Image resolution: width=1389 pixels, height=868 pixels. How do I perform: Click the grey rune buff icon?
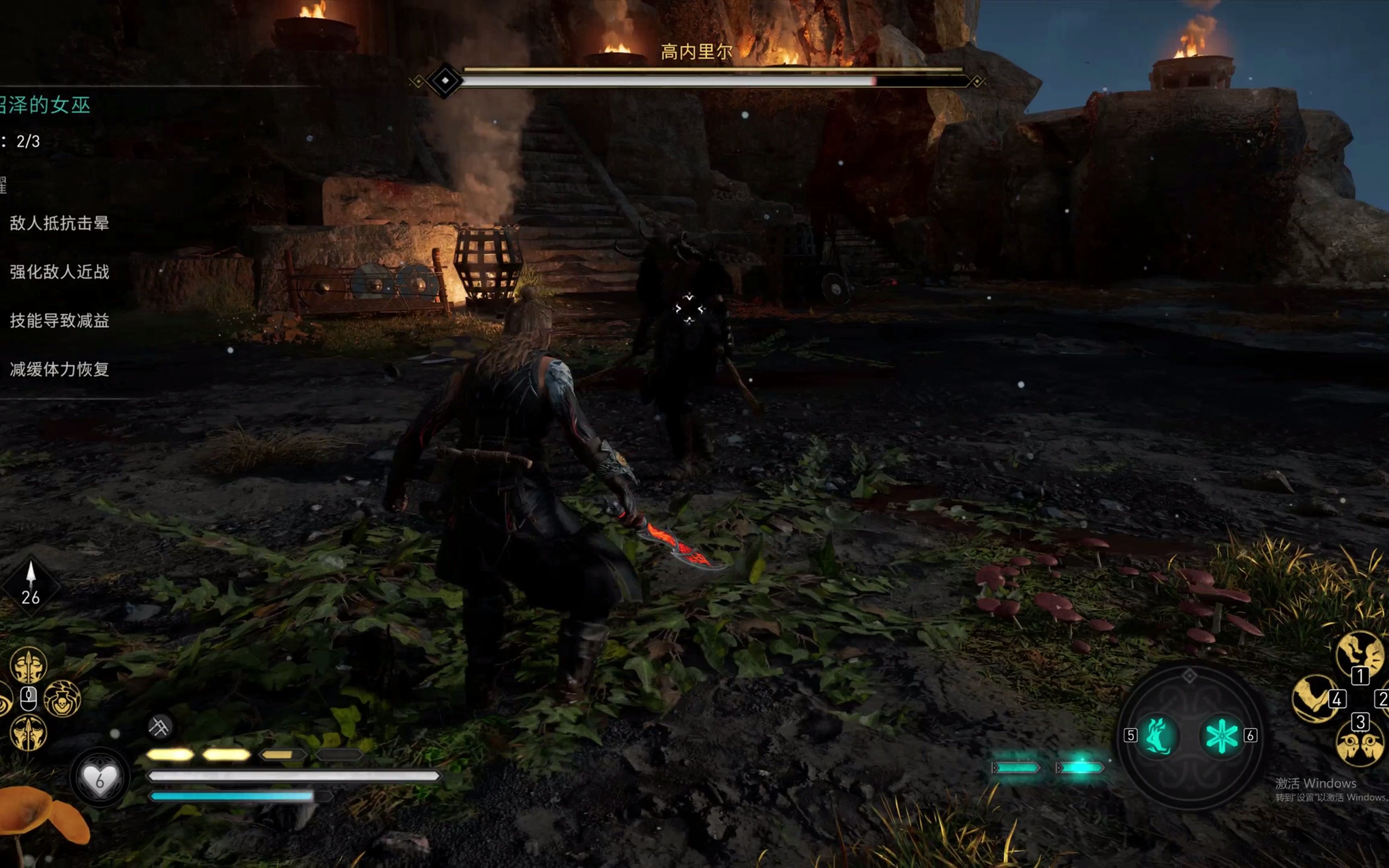[x=160, y=727]
